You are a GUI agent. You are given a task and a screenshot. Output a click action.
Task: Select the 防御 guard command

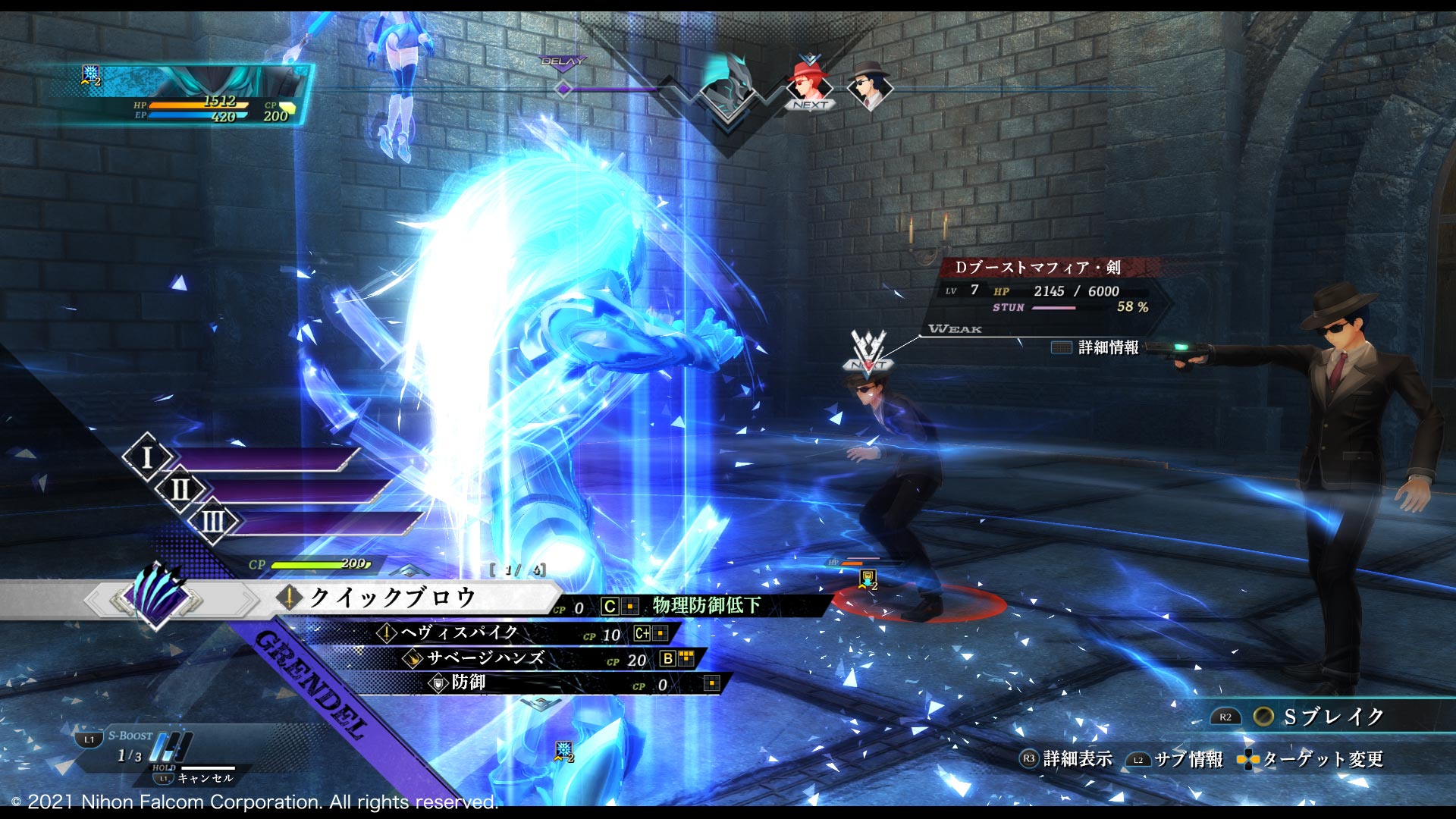(468, 683)
